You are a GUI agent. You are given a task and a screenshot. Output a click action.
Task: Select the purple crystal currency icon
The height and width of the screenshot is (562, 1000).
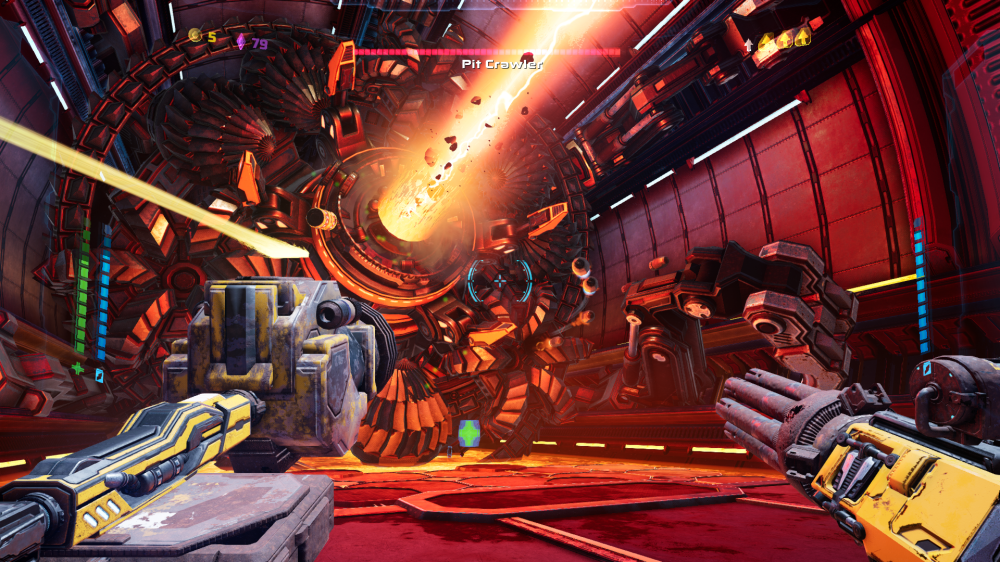click(x=240, y=42)
